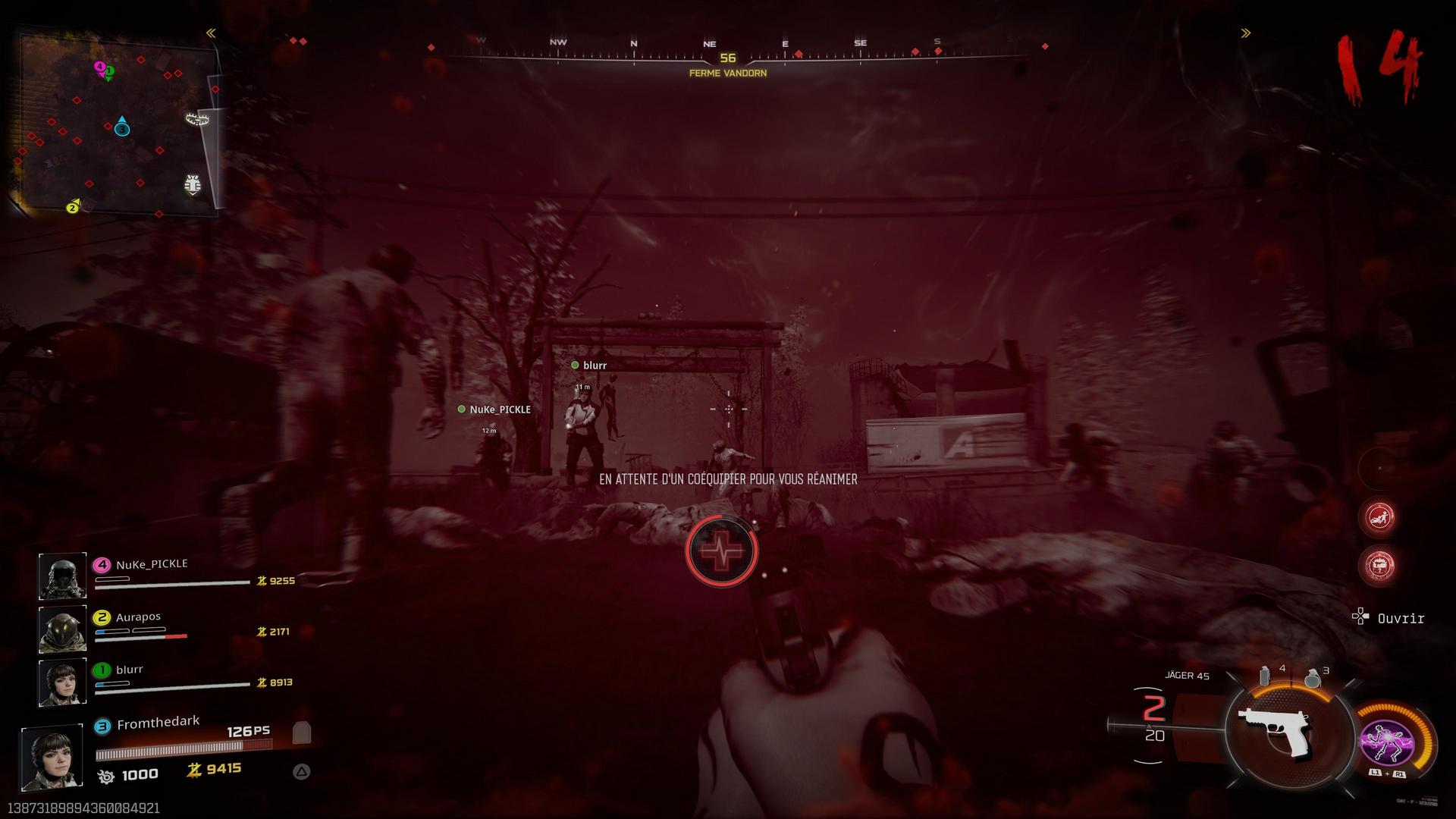Select NuKe_PICKLE's squad row
1456x819 pixels.
click(167, 574)
